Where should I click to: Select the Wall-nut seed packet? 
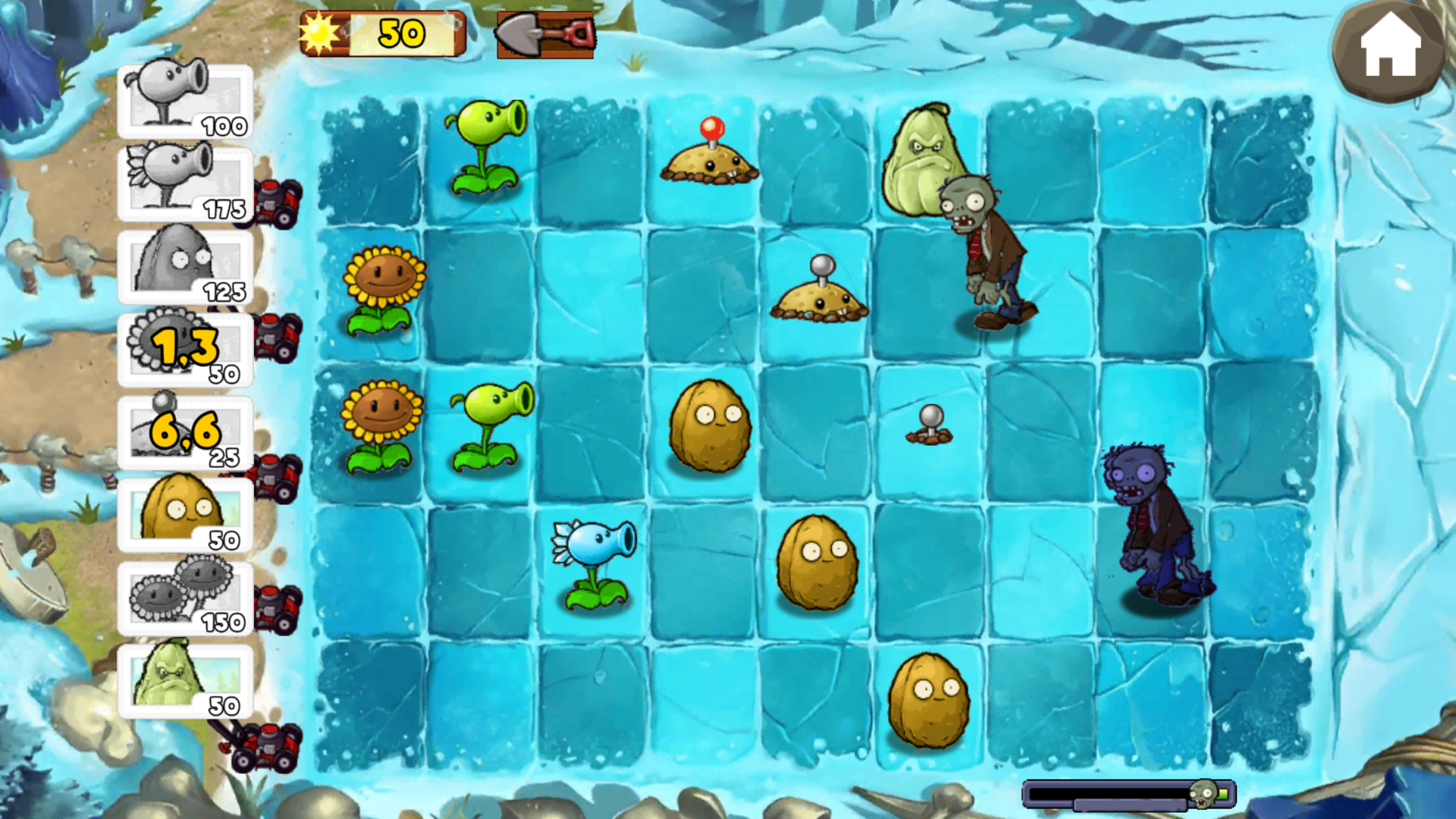coord(184,514)
